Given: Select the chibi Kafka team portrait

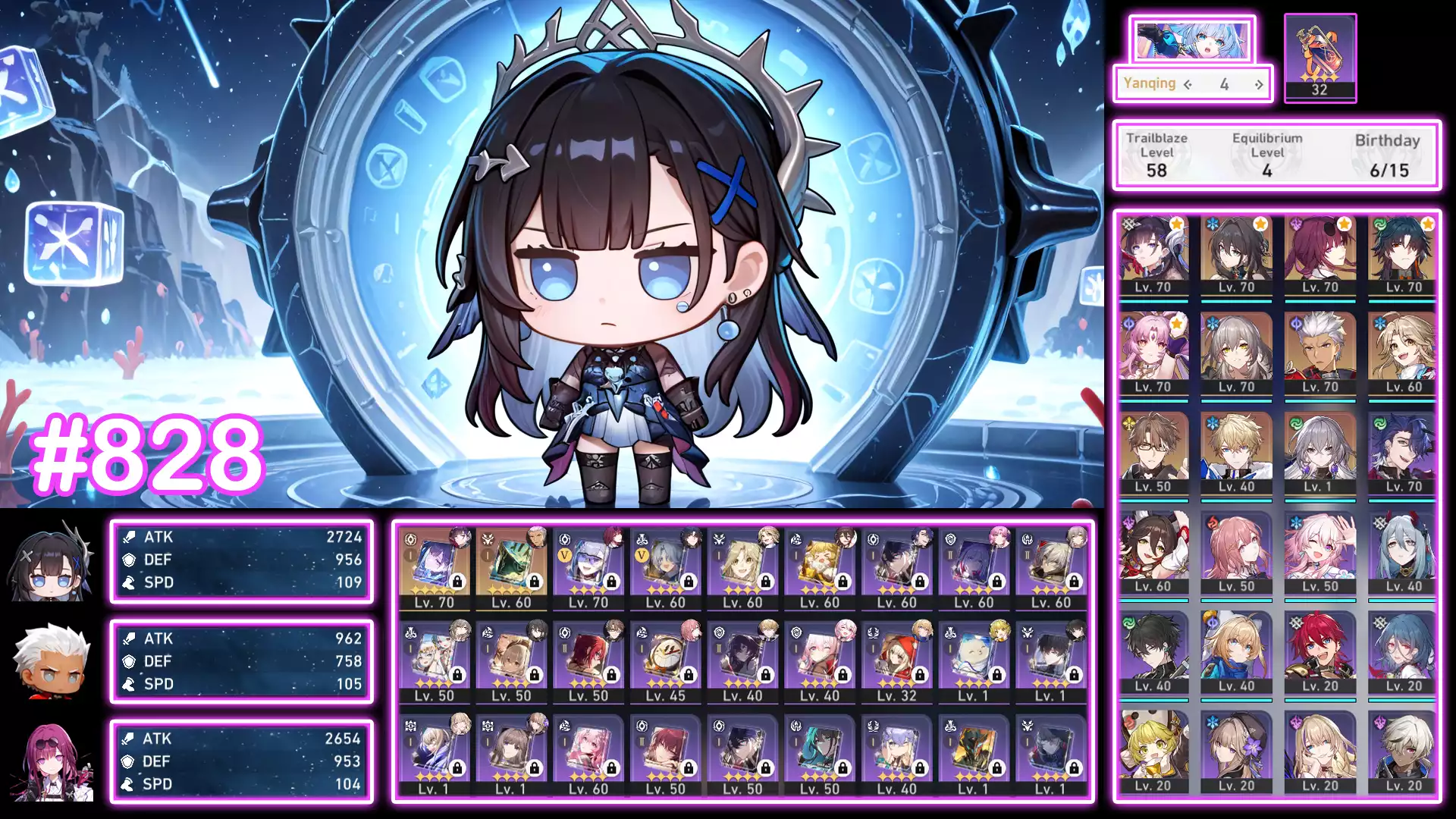Looking at the screenshot, I should pyautogui.click(x=52, y=761).
